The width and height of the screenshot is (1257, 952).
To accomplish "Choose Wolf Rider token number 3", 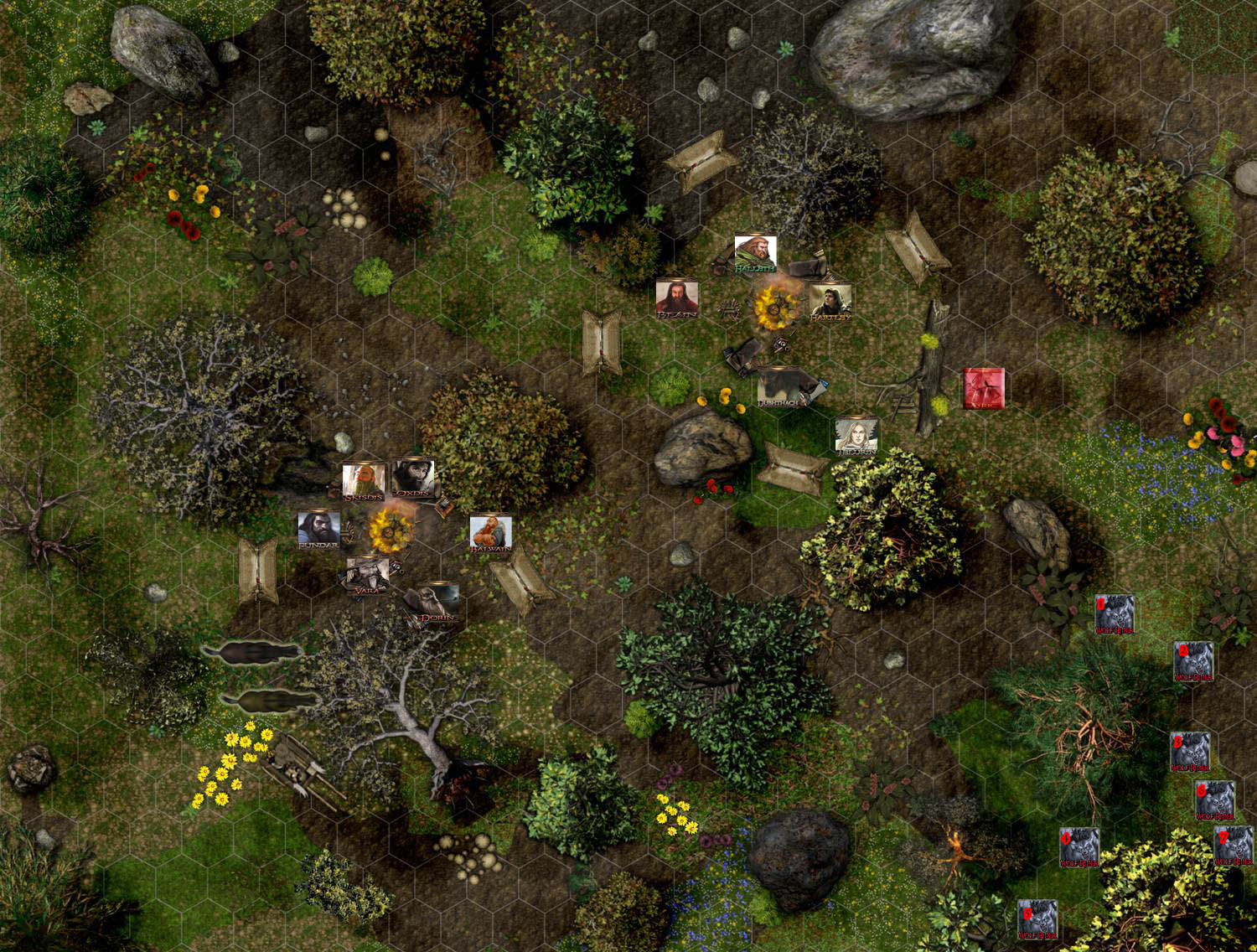I will pyautogui.click(x=1190, y=752).
